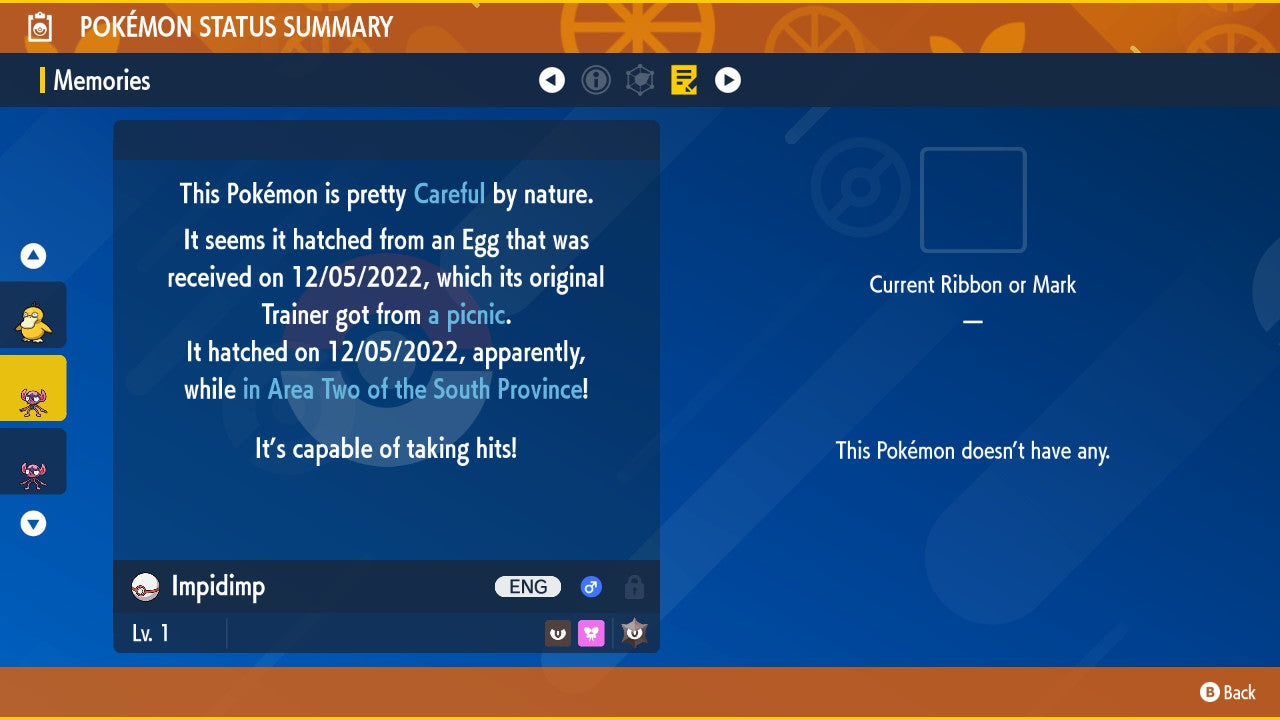
Task: Select the brown Dark type icon
Action: (x=558, y=632)
